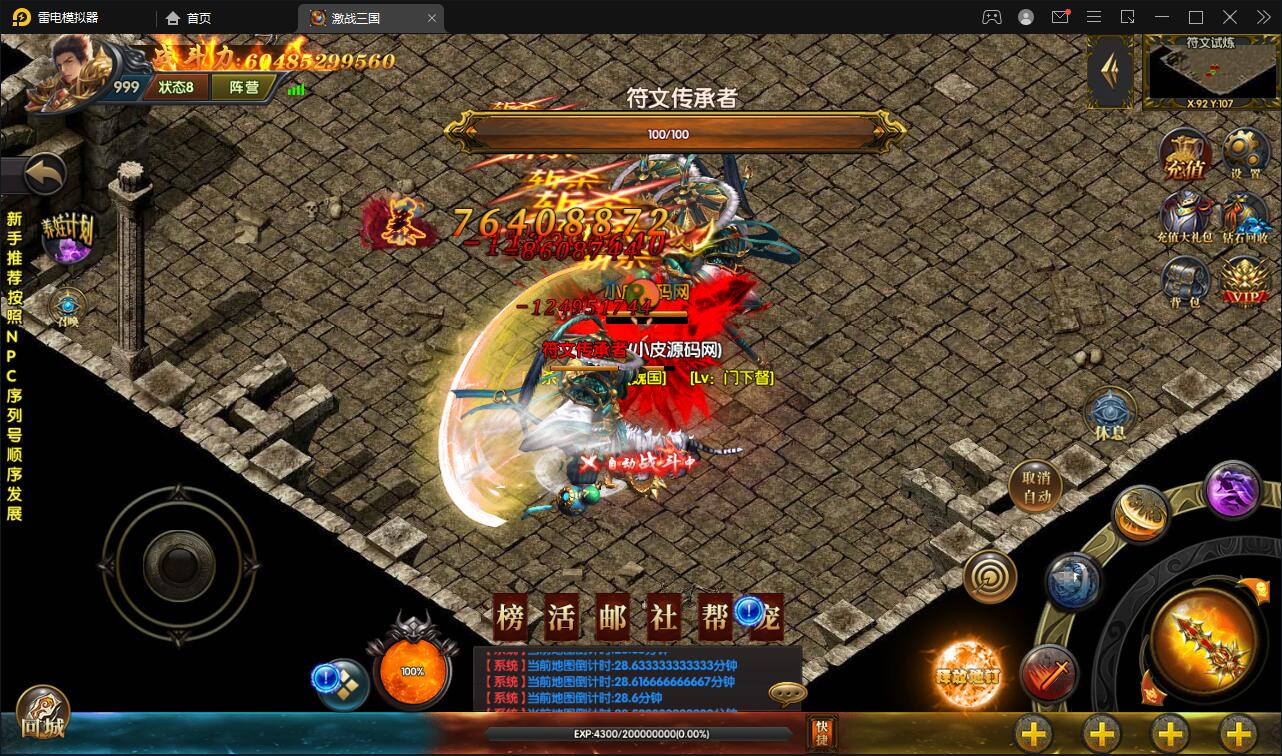Click the 回城 return-to-town button
The height and width of the screenshot is (756, 1282).
[42, 712]
